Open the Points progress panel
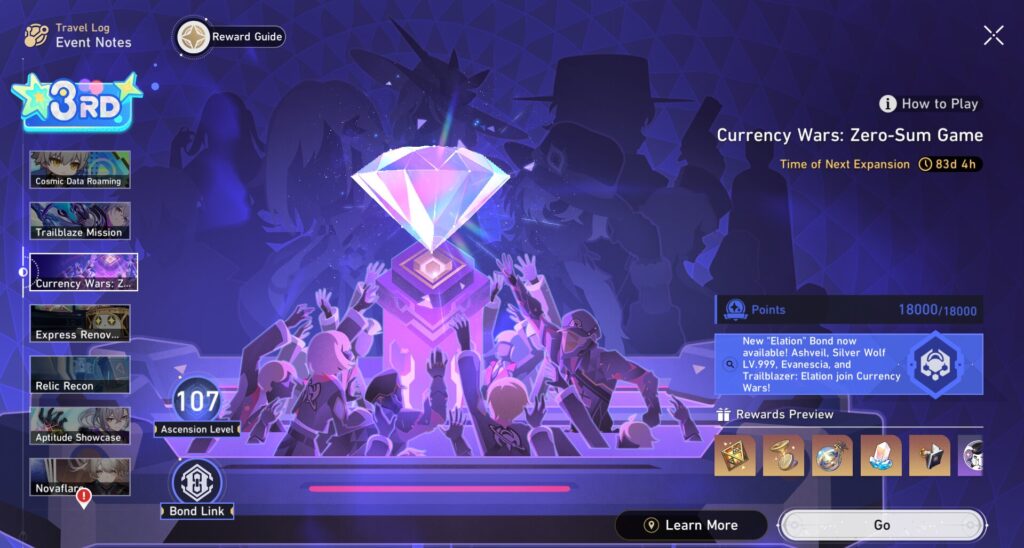This screenshot has height=548, width=1024. [x=849, y=309]
